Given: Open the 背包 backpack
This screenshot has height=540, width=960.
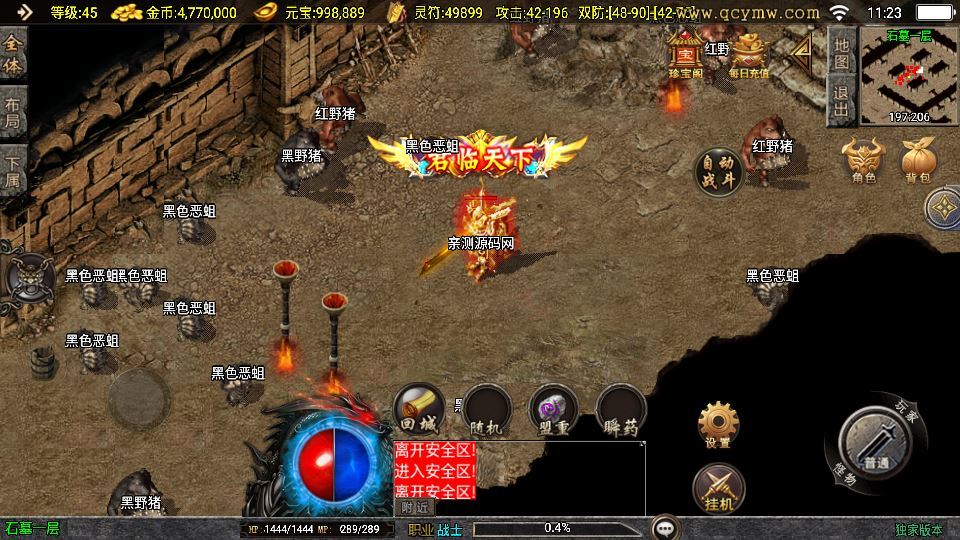Looking at the screenshot, I should [x=918, y=161].
